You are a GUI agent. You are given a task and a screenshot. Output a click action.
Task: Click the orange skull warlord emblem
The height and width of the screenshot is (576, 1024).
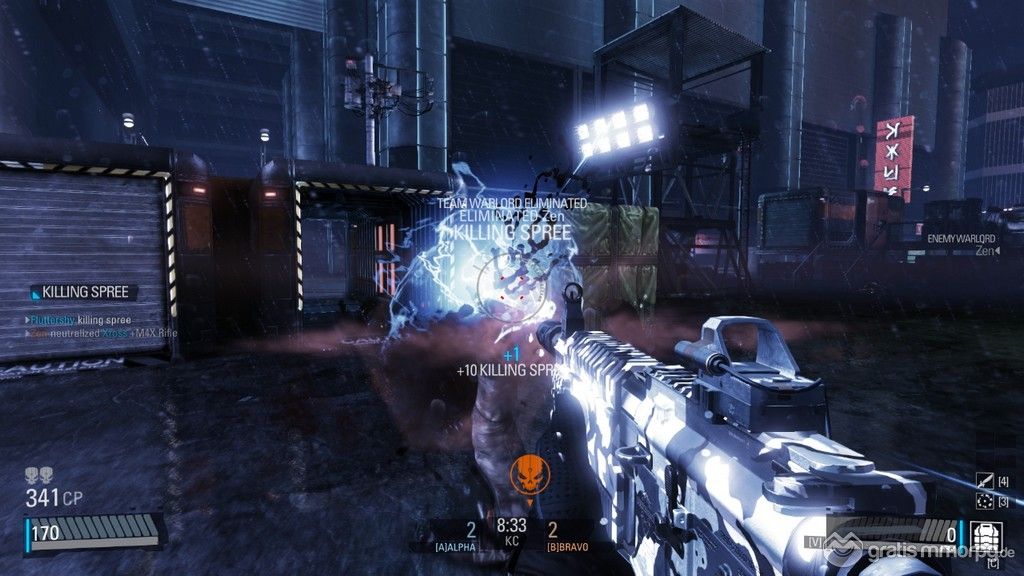pos(525,473)
